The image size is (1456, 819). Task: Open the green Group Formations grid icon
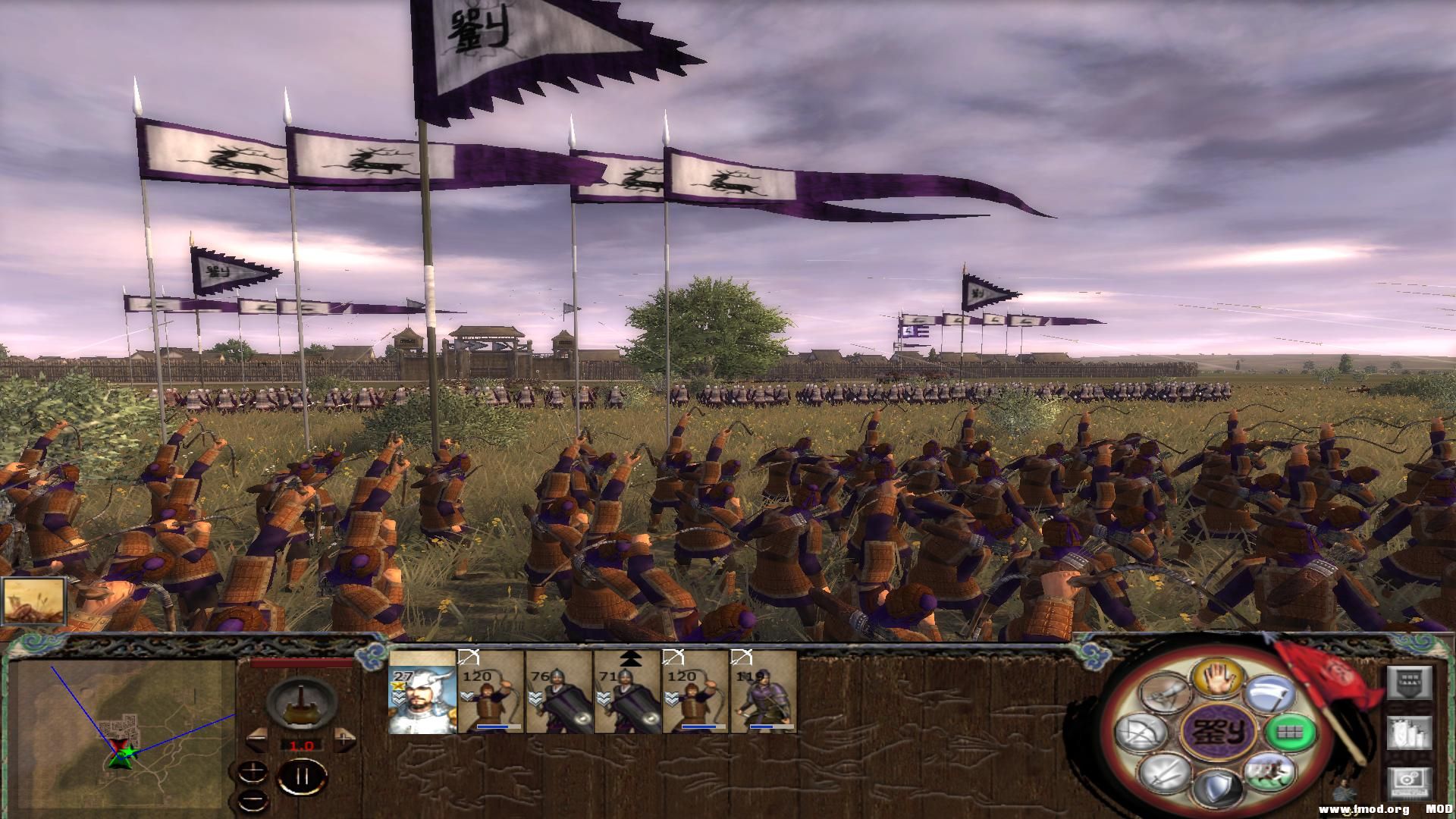pyautogui.click(x=1291, y=733)
